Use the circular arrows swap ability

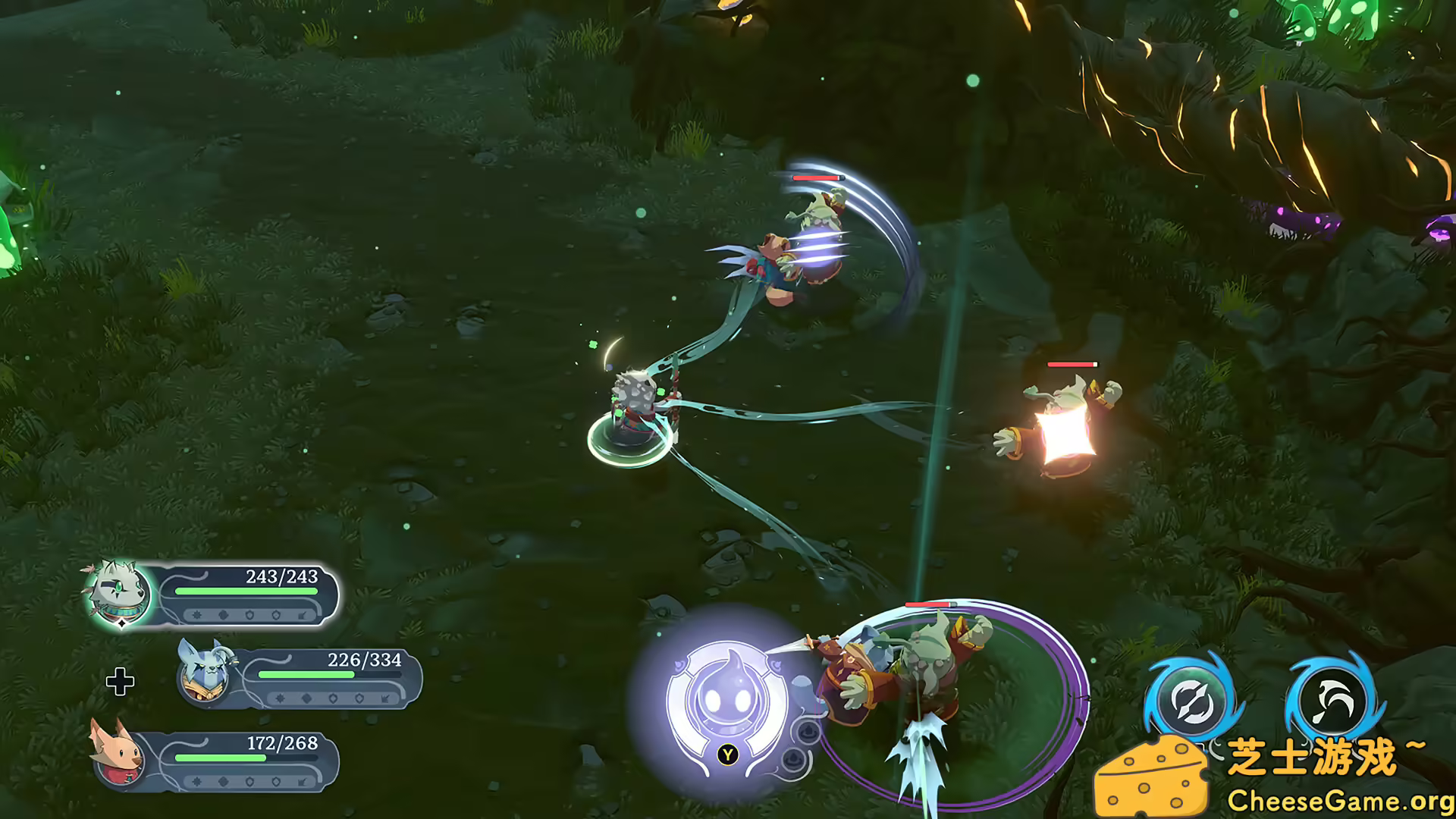[x=1191, y=699]
